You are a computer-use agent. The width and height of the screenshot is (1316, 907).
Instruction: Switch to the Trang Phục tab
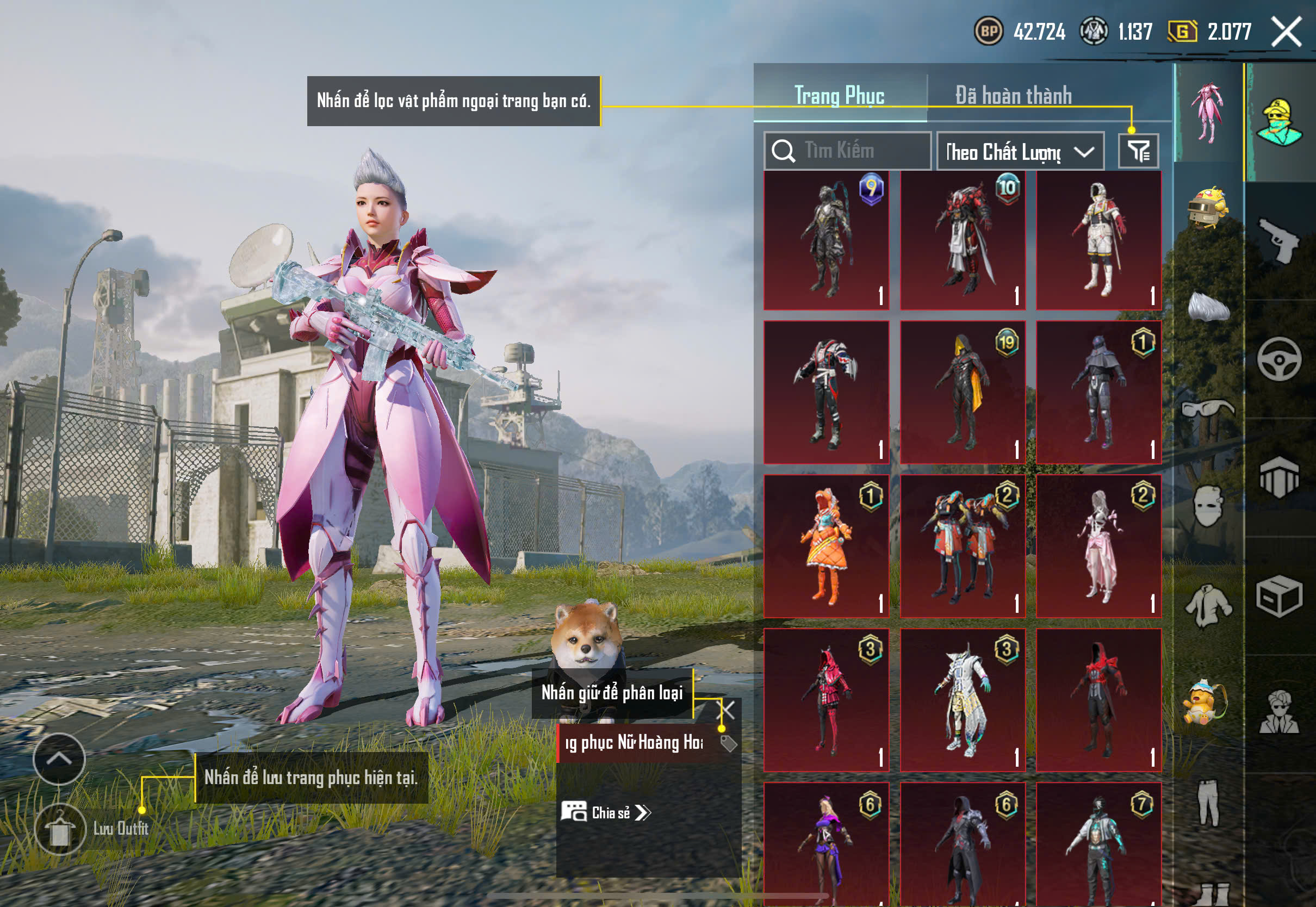tap(839, 96)
